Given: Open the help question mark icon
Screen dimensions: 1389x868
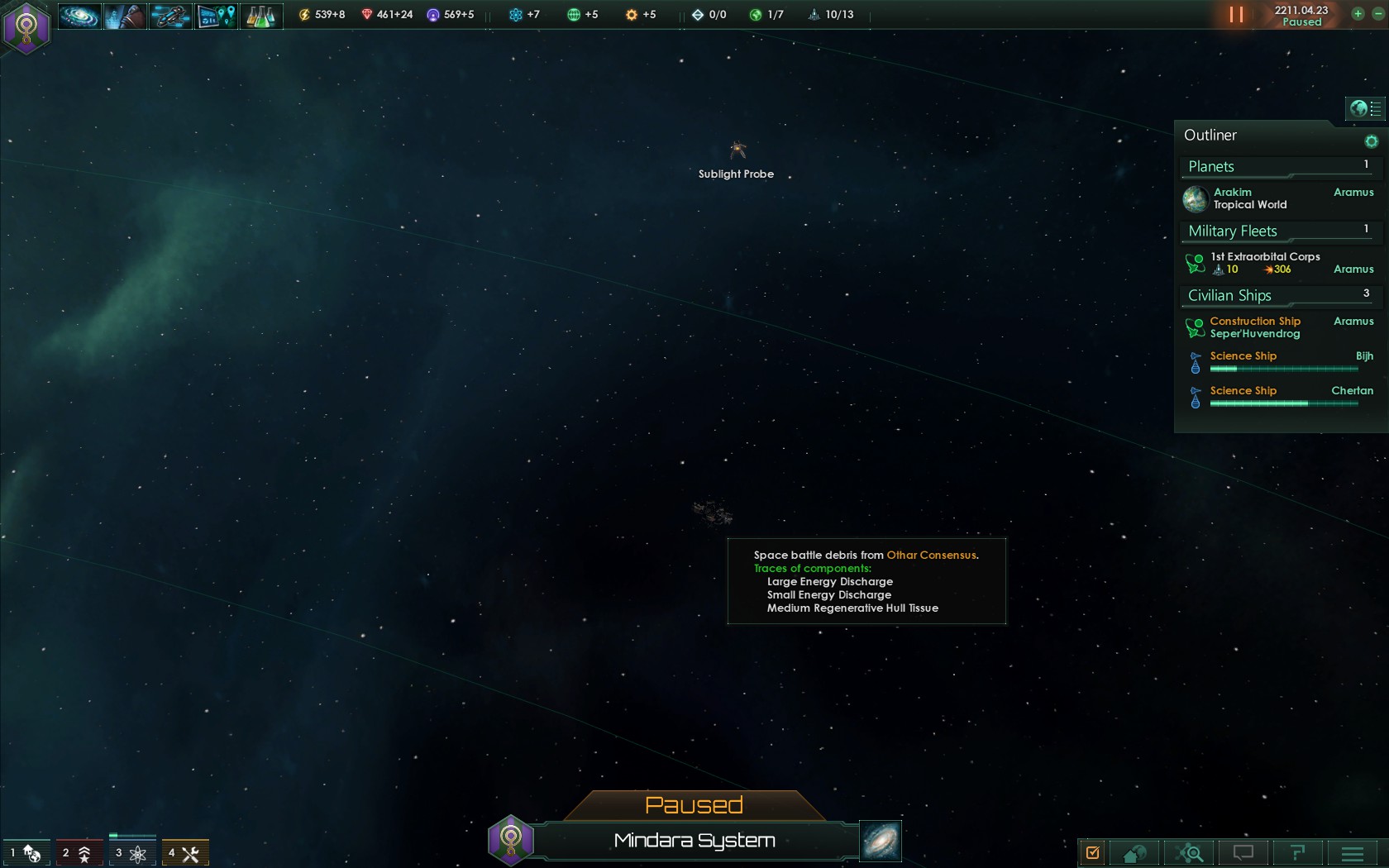Looking at the screenshot, I should point(1296,852).
